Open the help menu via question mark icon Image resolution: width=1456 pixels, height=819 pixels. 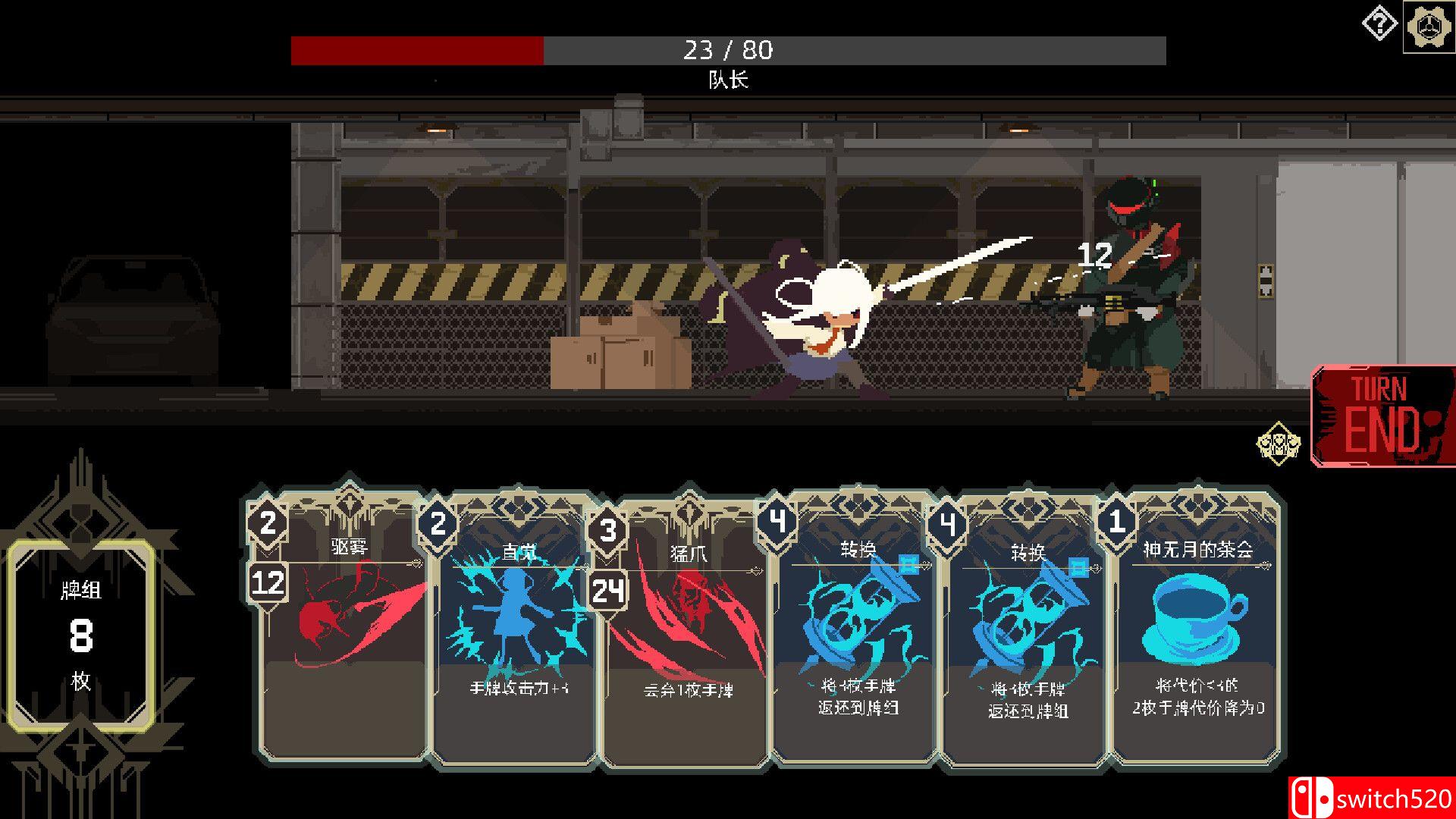1379,24
